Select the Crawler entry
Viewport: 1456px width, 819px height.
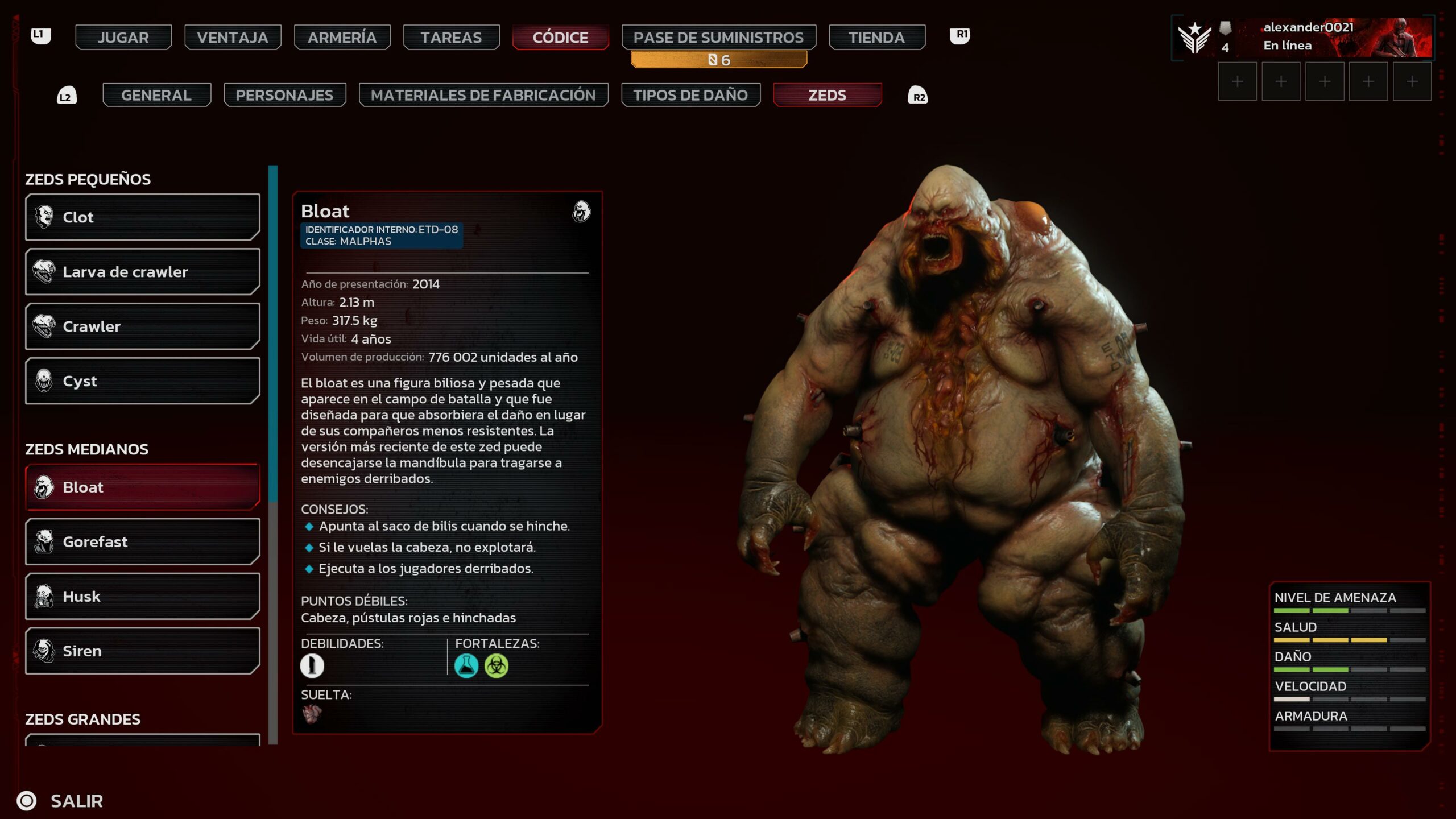pos(142,326)
